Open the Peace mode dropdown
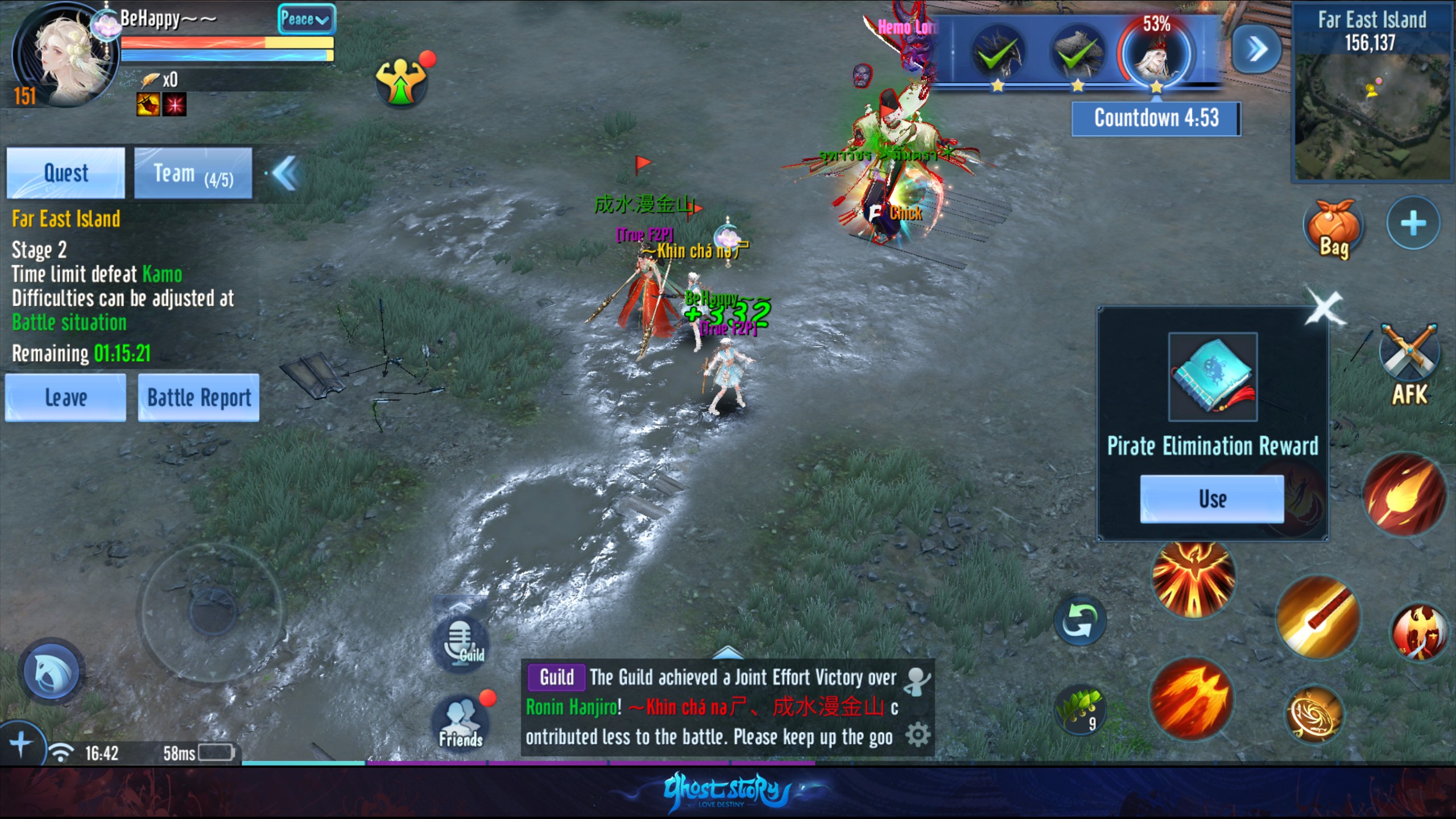 click(x=305, y=19)
